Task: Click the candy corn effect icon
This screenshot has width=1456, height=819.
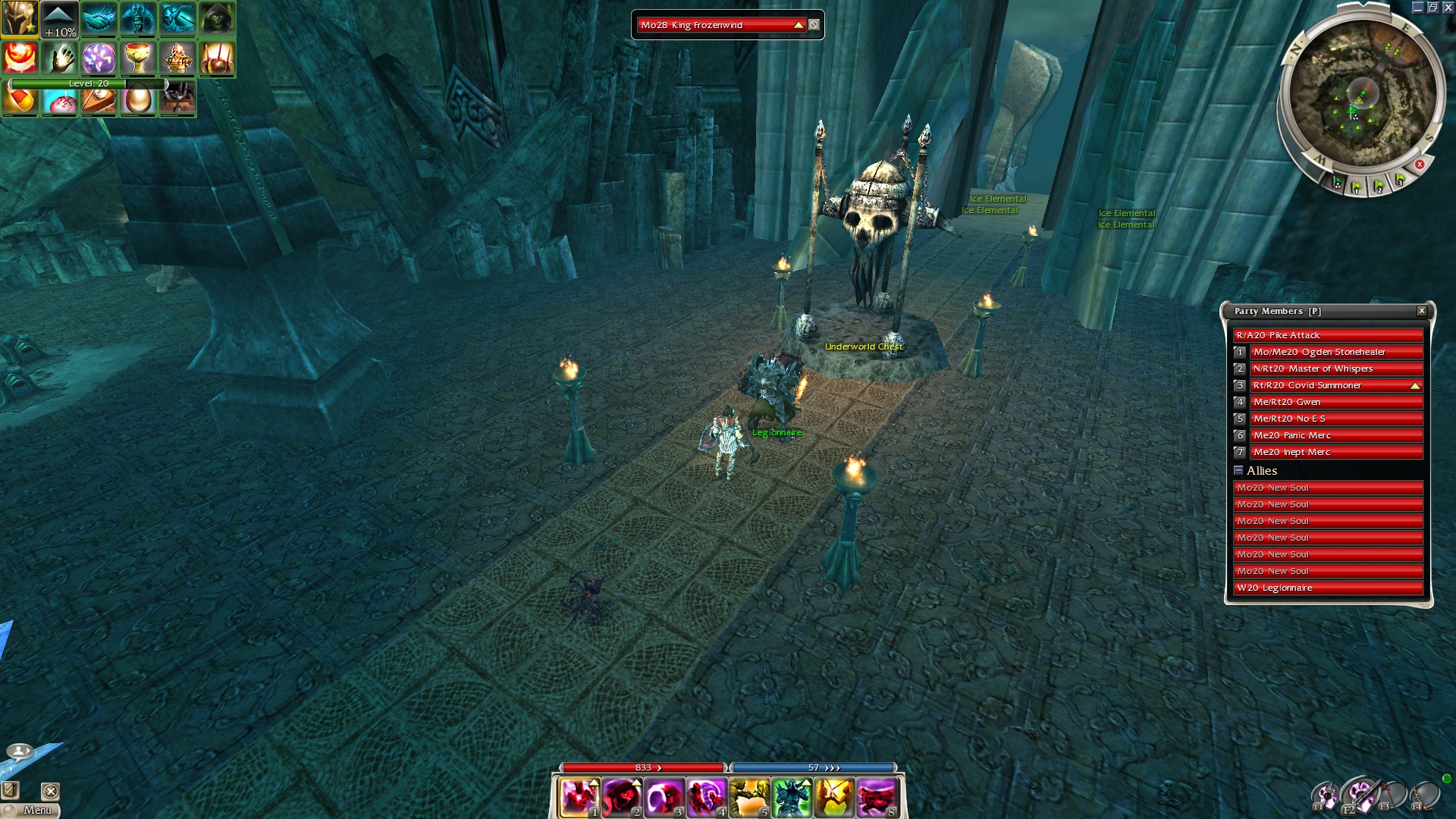Action: [20, 100]
